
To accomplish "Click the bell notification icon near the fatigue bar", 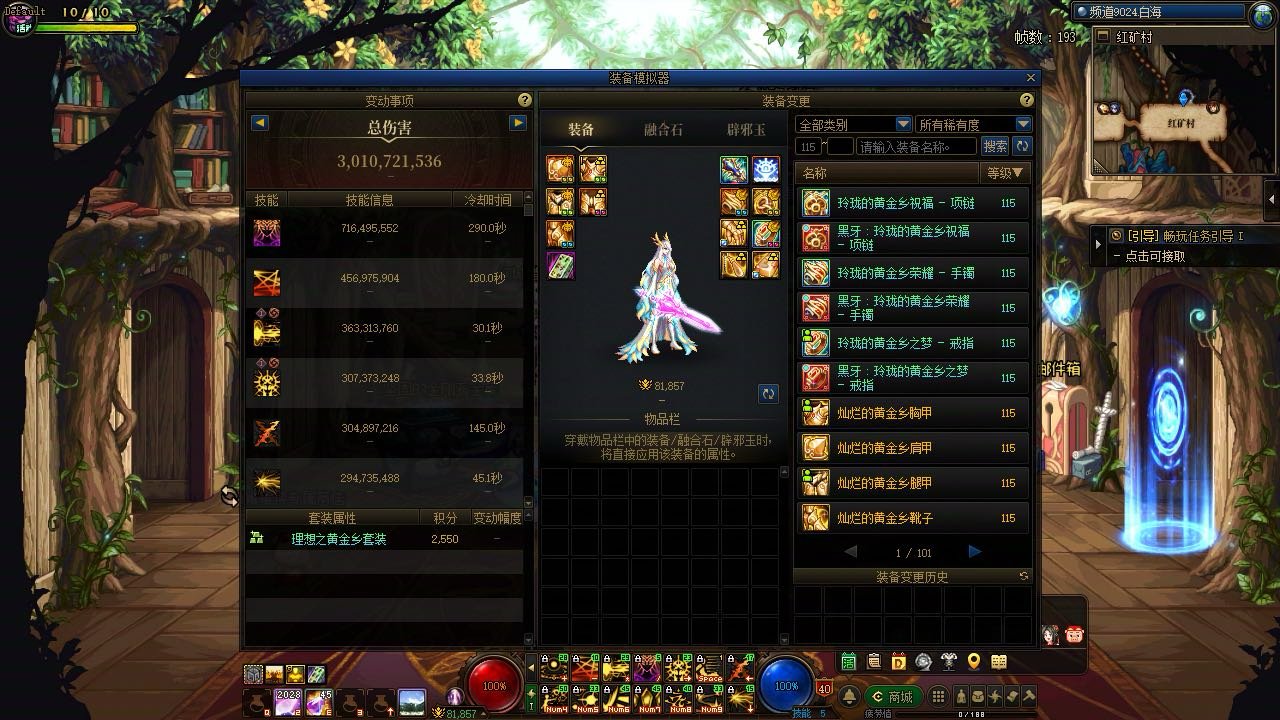I will 850,695.
